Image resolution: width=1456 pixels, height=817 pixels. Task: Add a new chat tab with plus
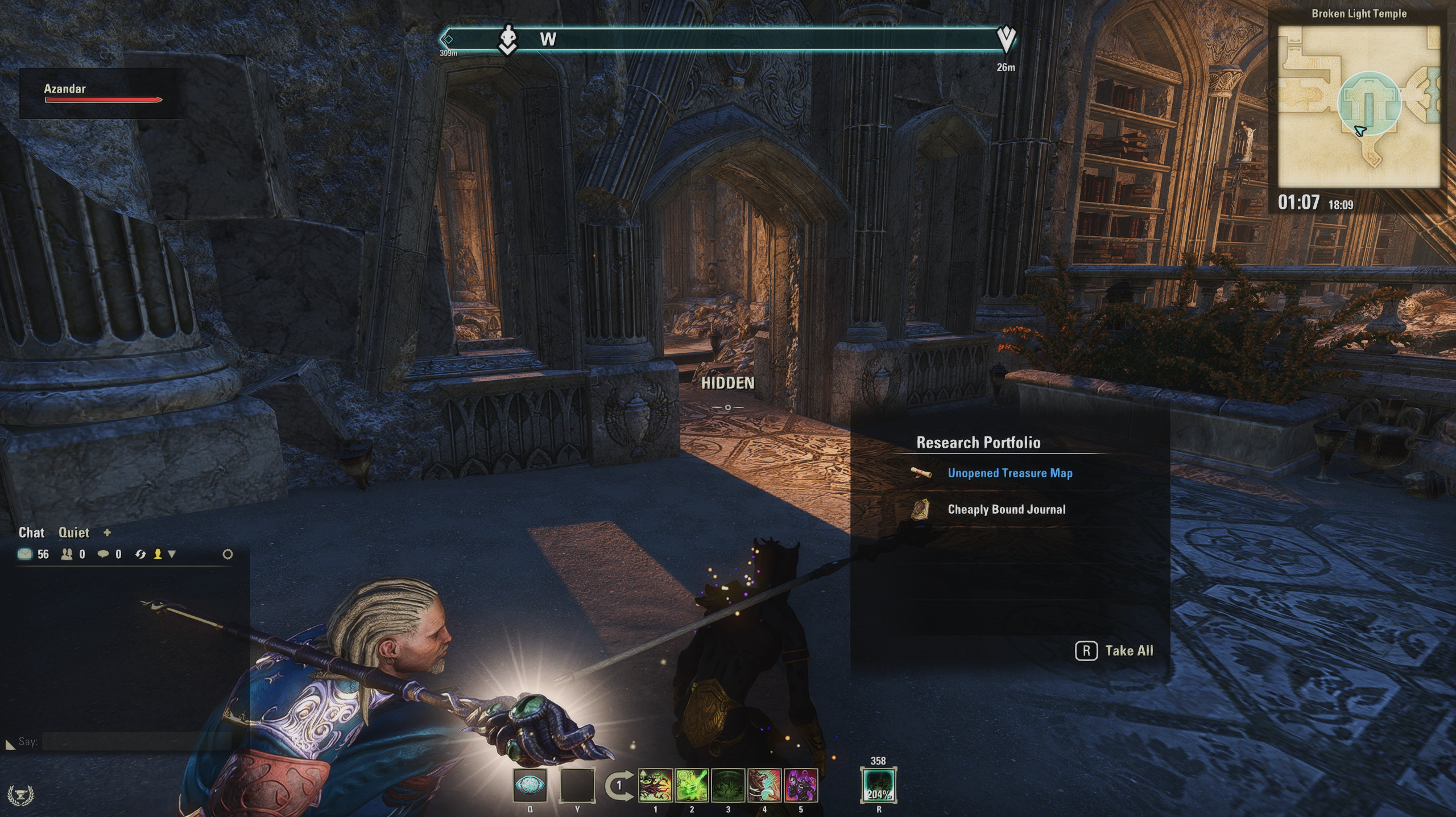pos(107,533)
